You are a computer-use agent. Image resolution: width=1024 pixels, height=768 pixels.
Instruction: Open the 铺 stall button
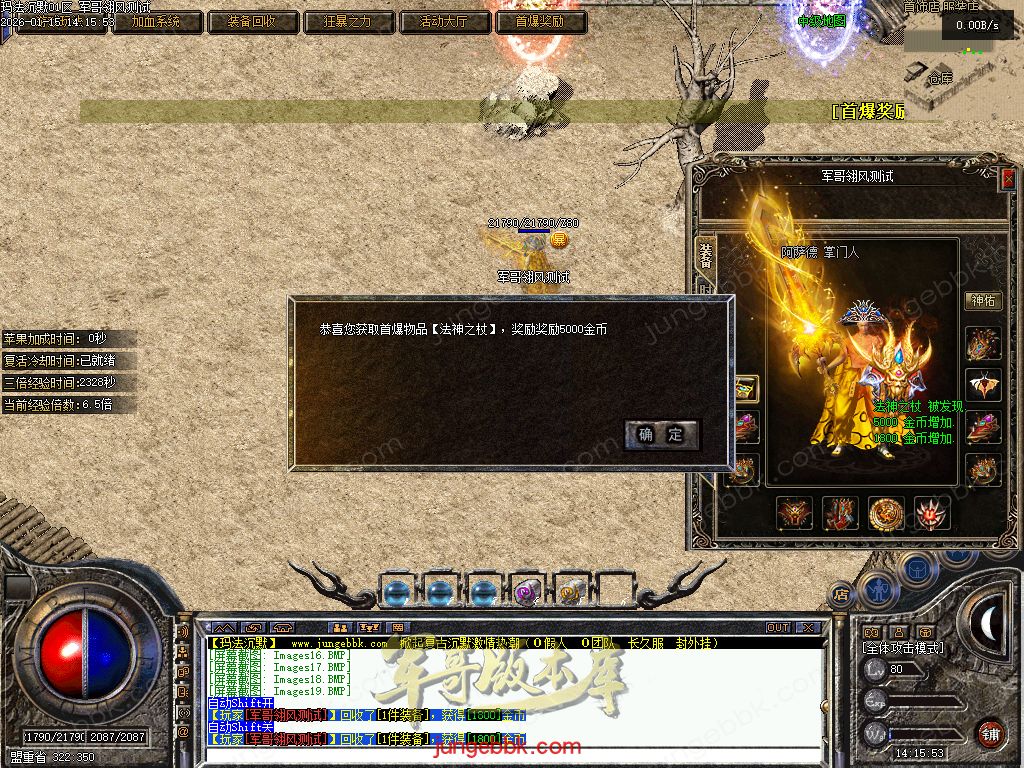coord(990,732)
